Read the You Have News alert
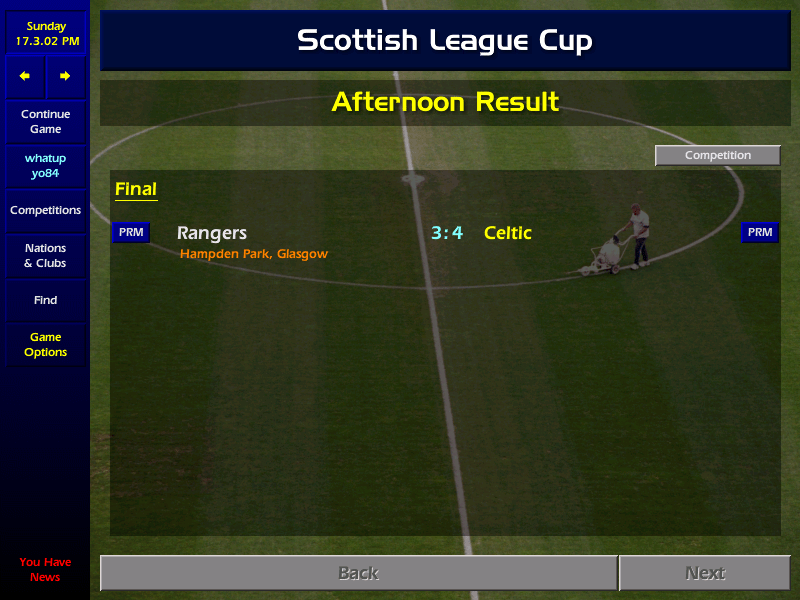The height and width of the screenshot is (600, 800). pos(45,570)
